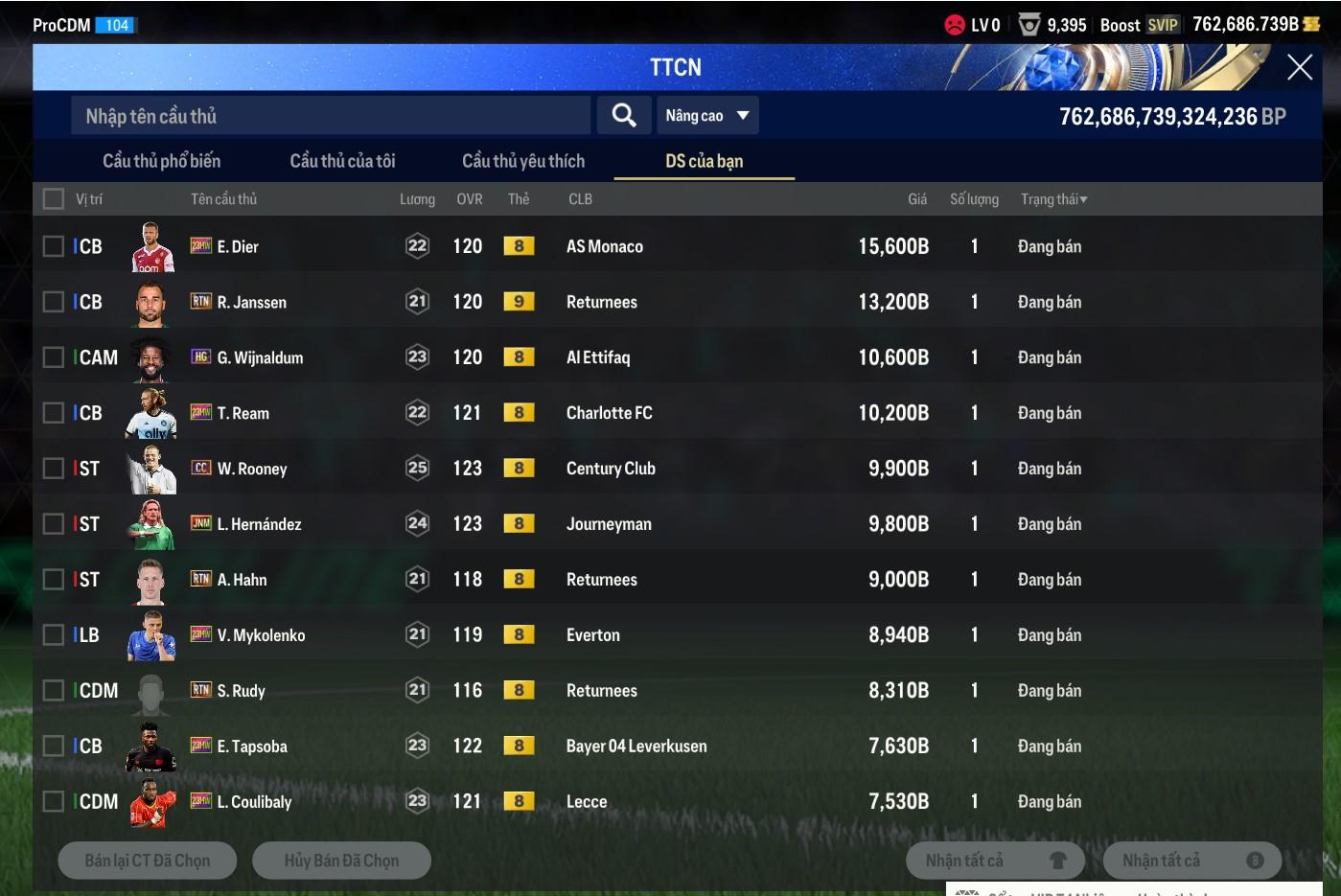
Task: Open the Cầu thủ yêu thích tab
Action: 523,161
